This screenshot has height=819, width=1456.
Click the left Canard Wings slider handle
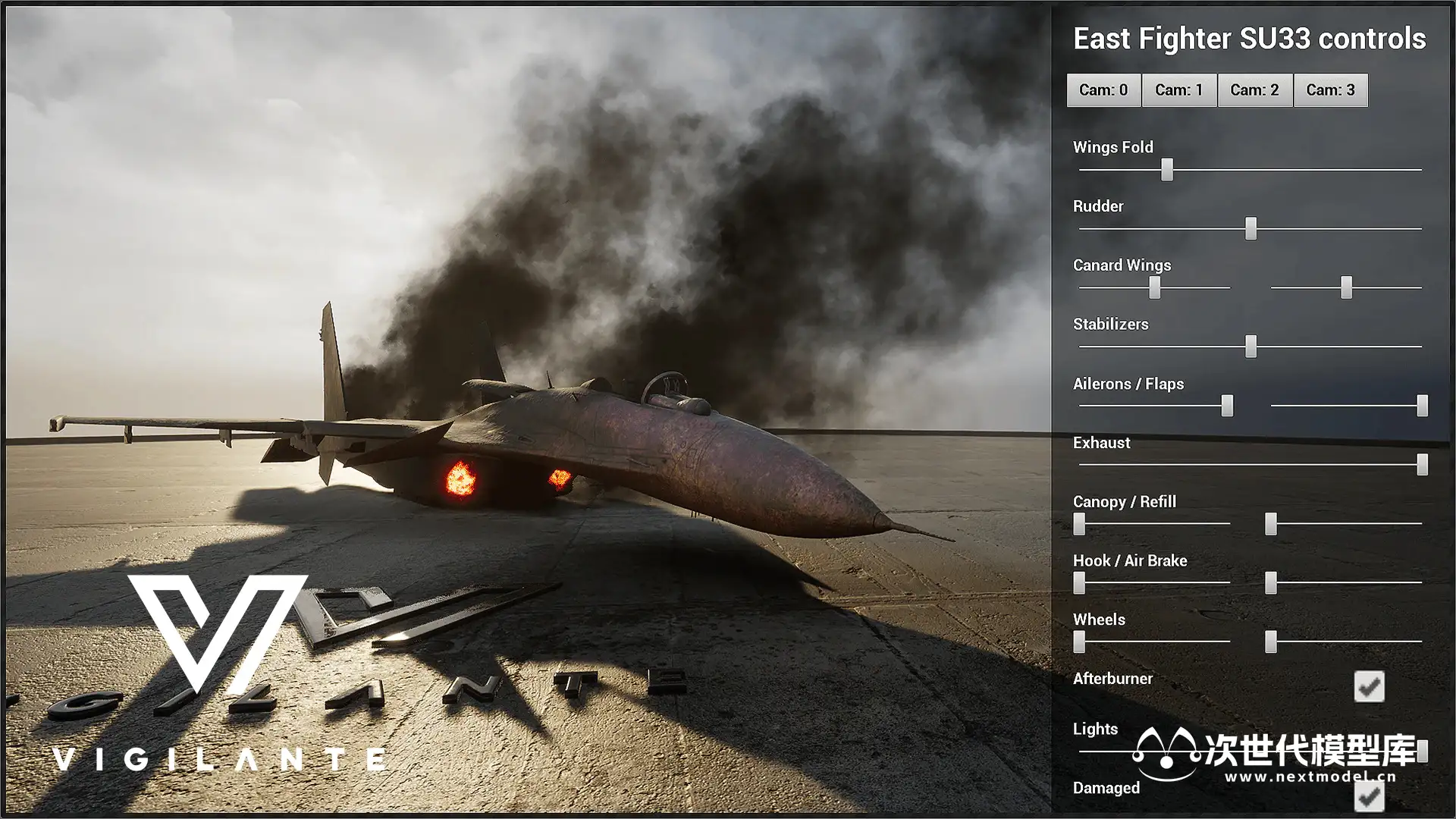pyautogui.click(x=1154, y=287)
